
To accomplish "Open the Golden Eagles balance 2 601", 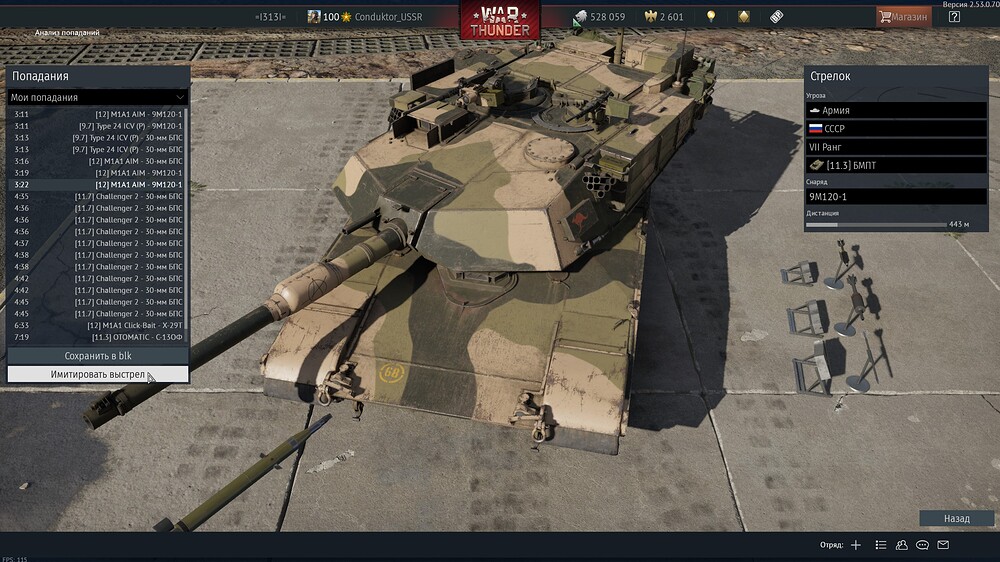I will pyautogui.click(x=663, y=17).
